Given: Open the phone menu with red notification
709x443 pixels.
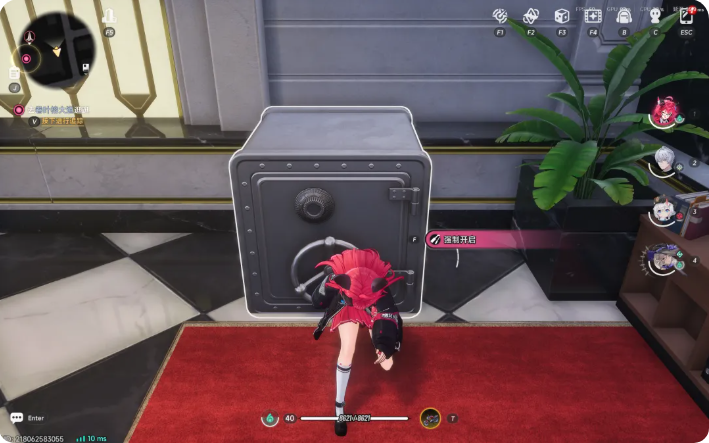Looking at the screenshot, I should pyautogui.click(x=686, y=15).
